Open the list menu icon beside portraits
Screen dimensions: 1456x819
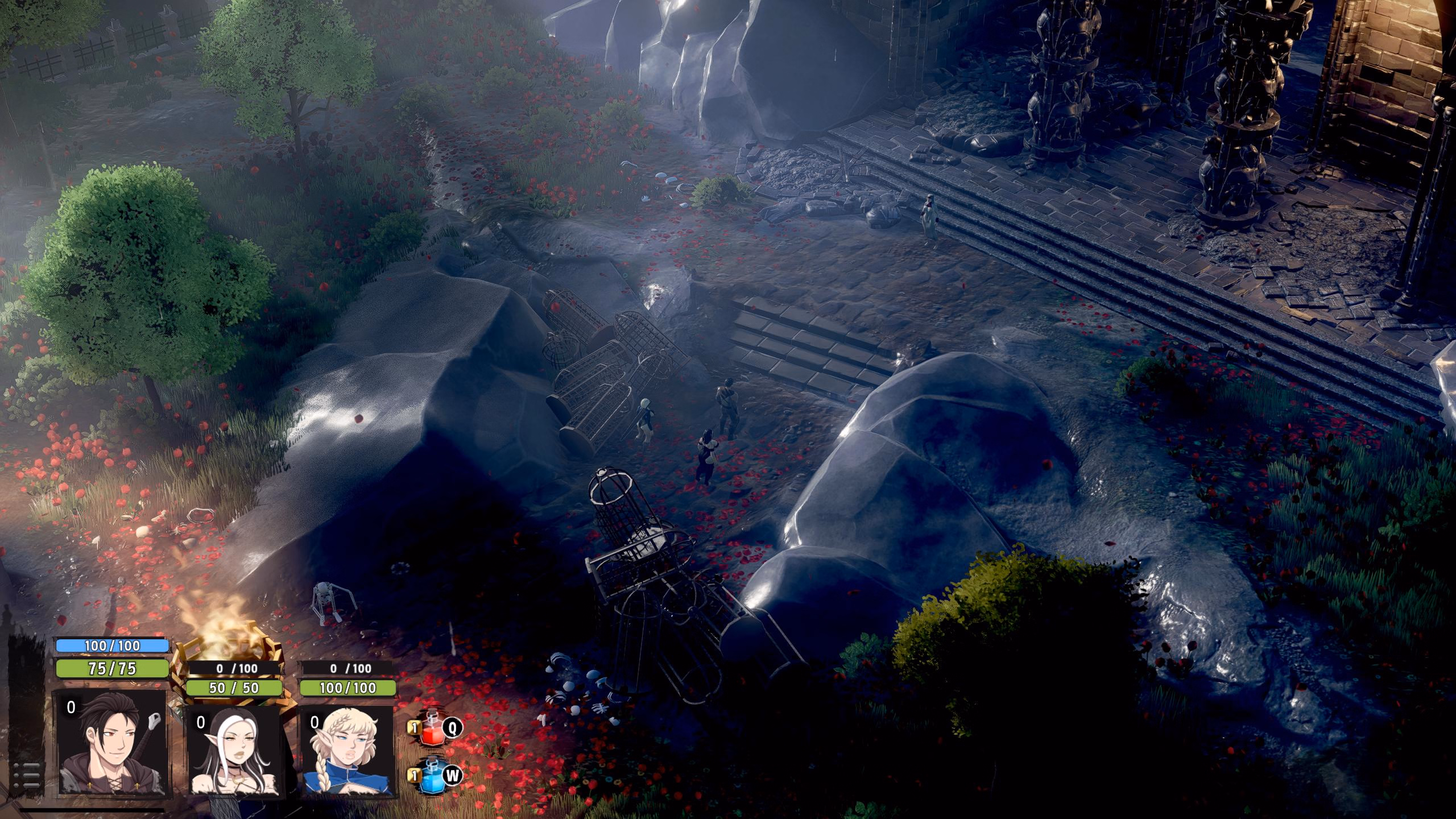pos(26,773)
